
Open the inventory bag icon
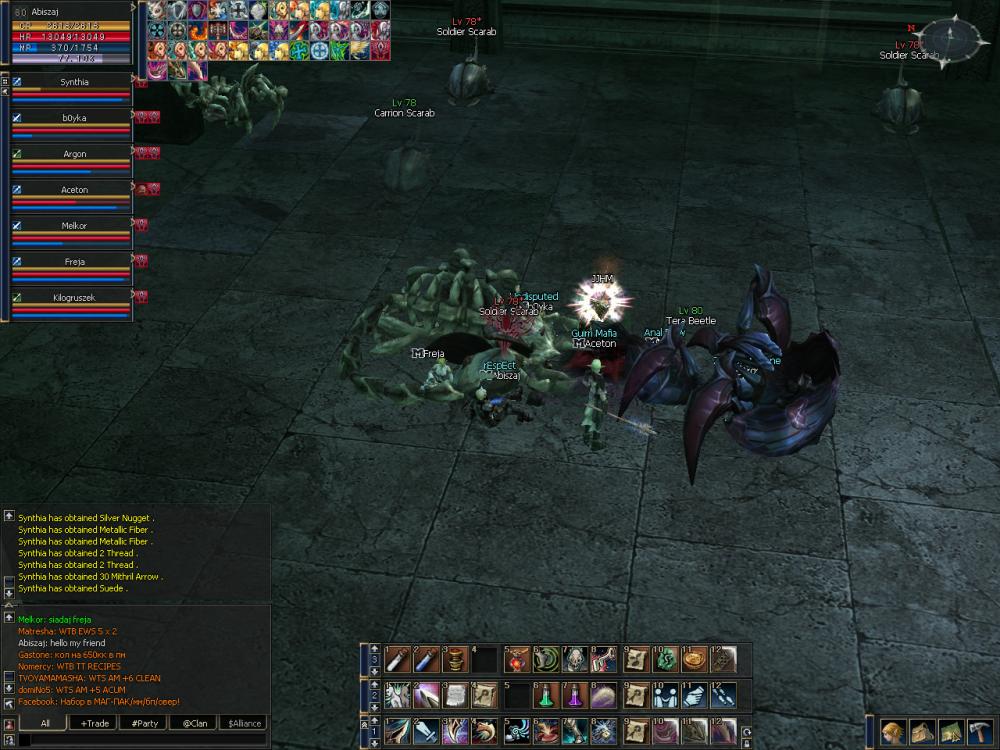tap(922, 731)
